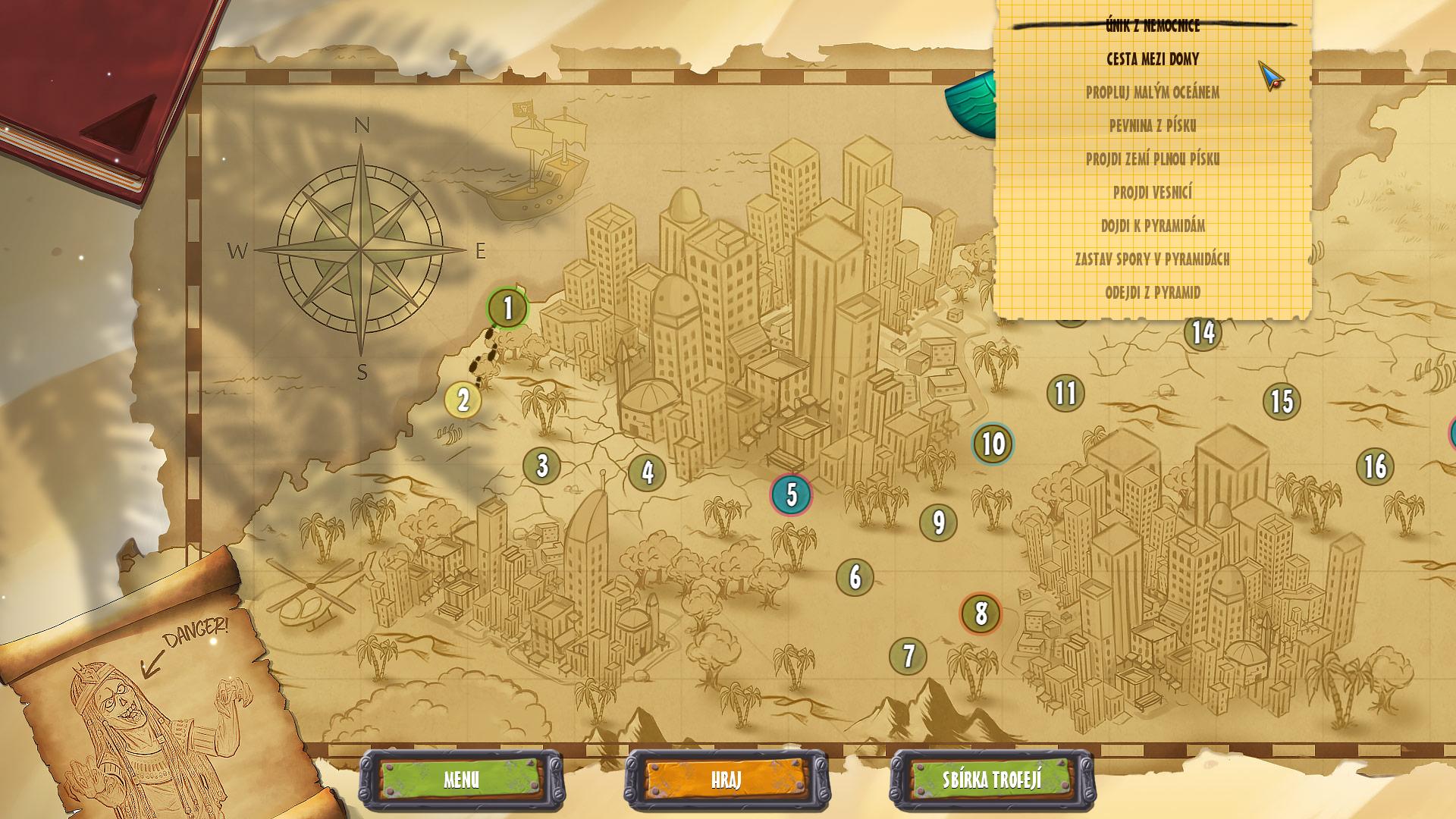The height and width of the screenshot is (819, 1456).
Task: Choose level 6 on the map
Action: (855, 577)
